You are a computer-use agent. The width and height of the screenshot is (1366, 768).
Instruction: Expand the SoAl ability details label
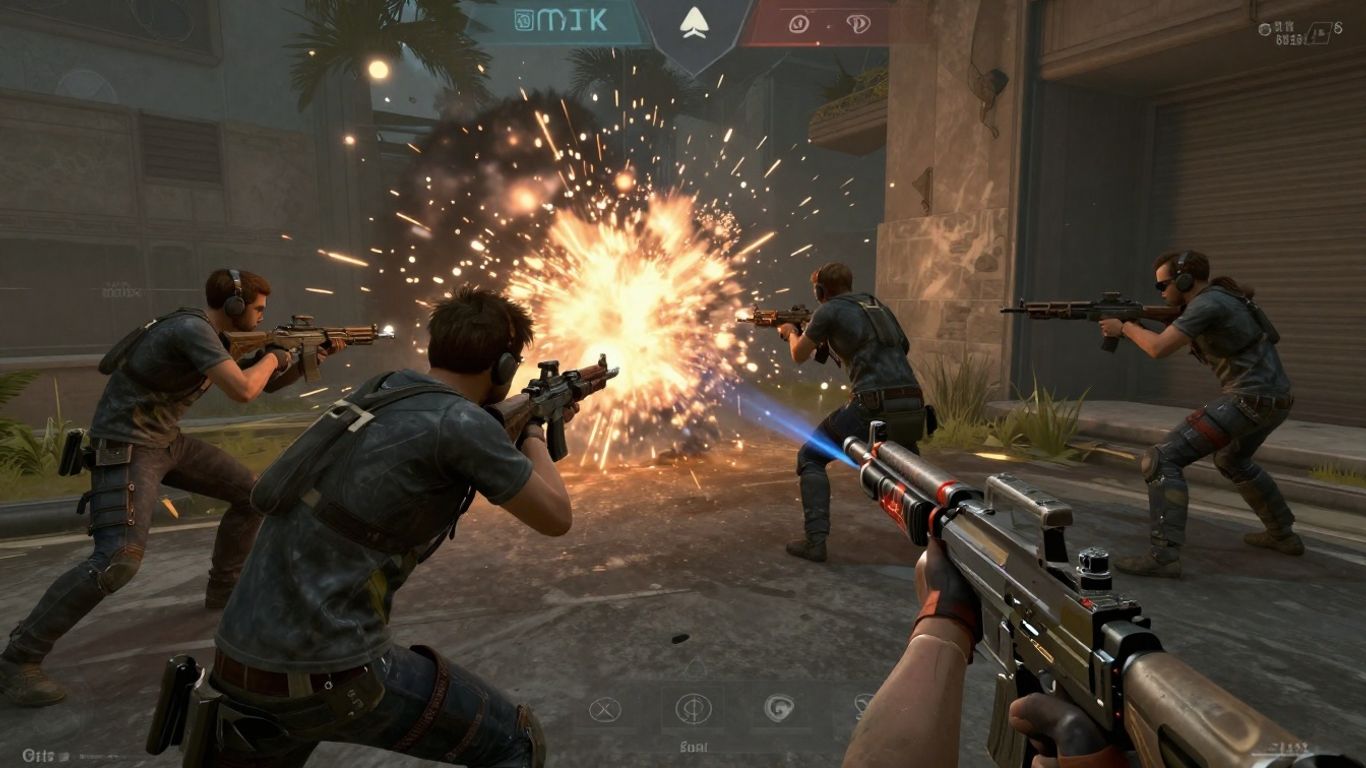click(693, 745)
